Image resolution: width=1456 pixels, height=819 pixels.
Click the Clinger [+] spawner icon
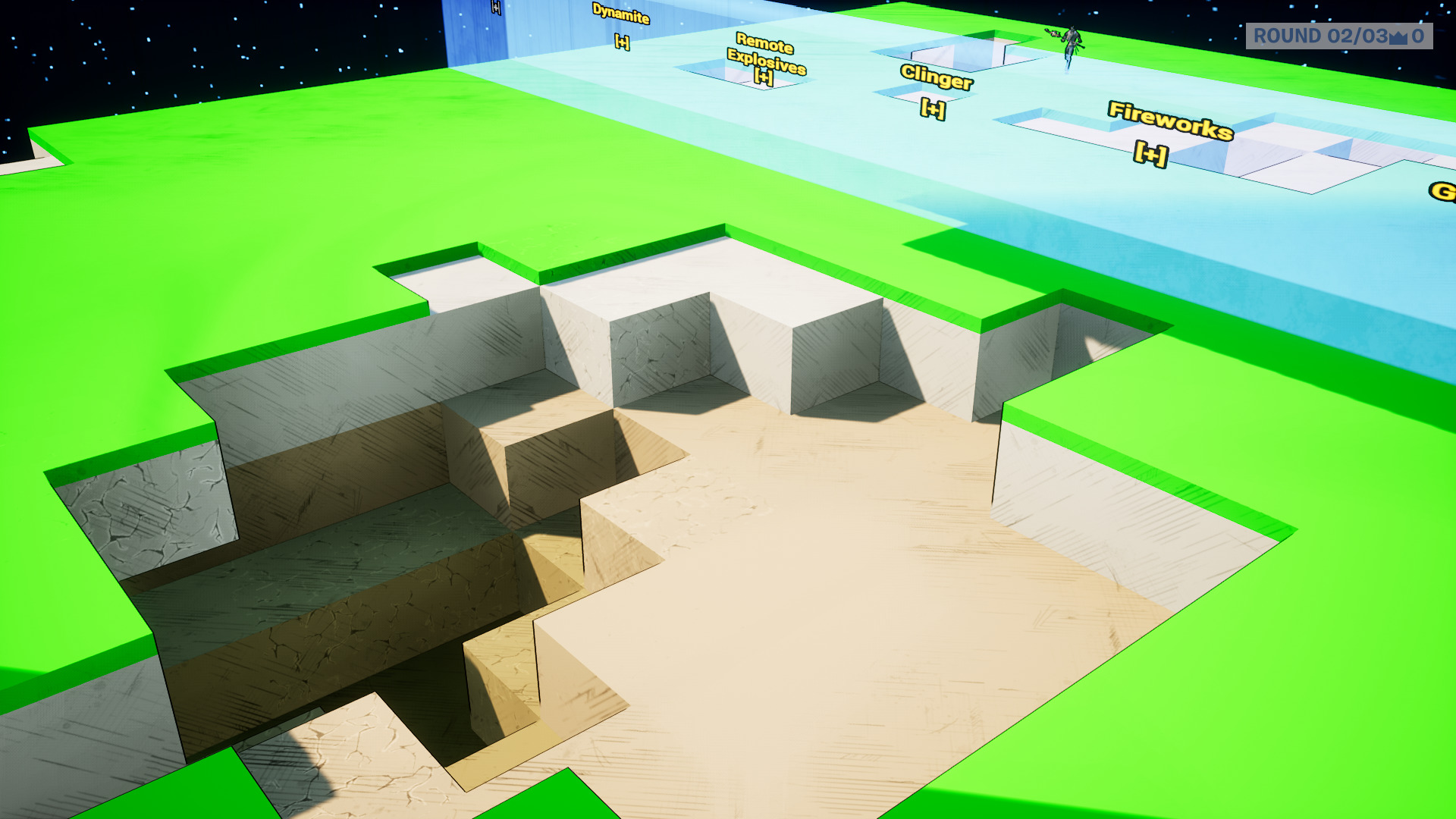coord(932,108)
